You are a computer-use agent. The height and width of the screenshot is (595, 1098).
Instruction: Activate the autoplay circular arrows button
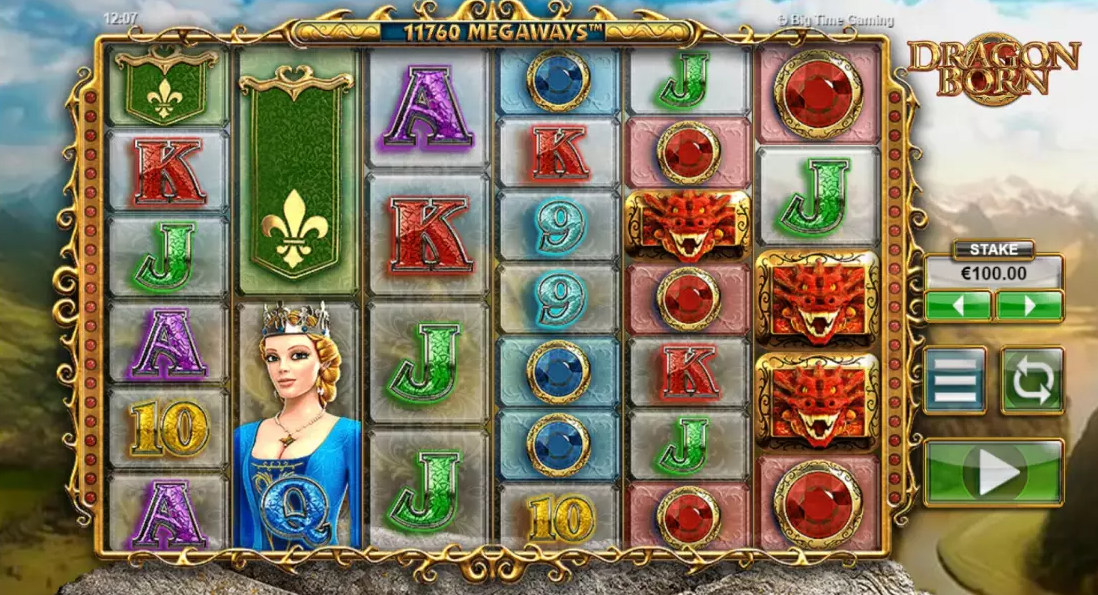tap(1032, 380)
